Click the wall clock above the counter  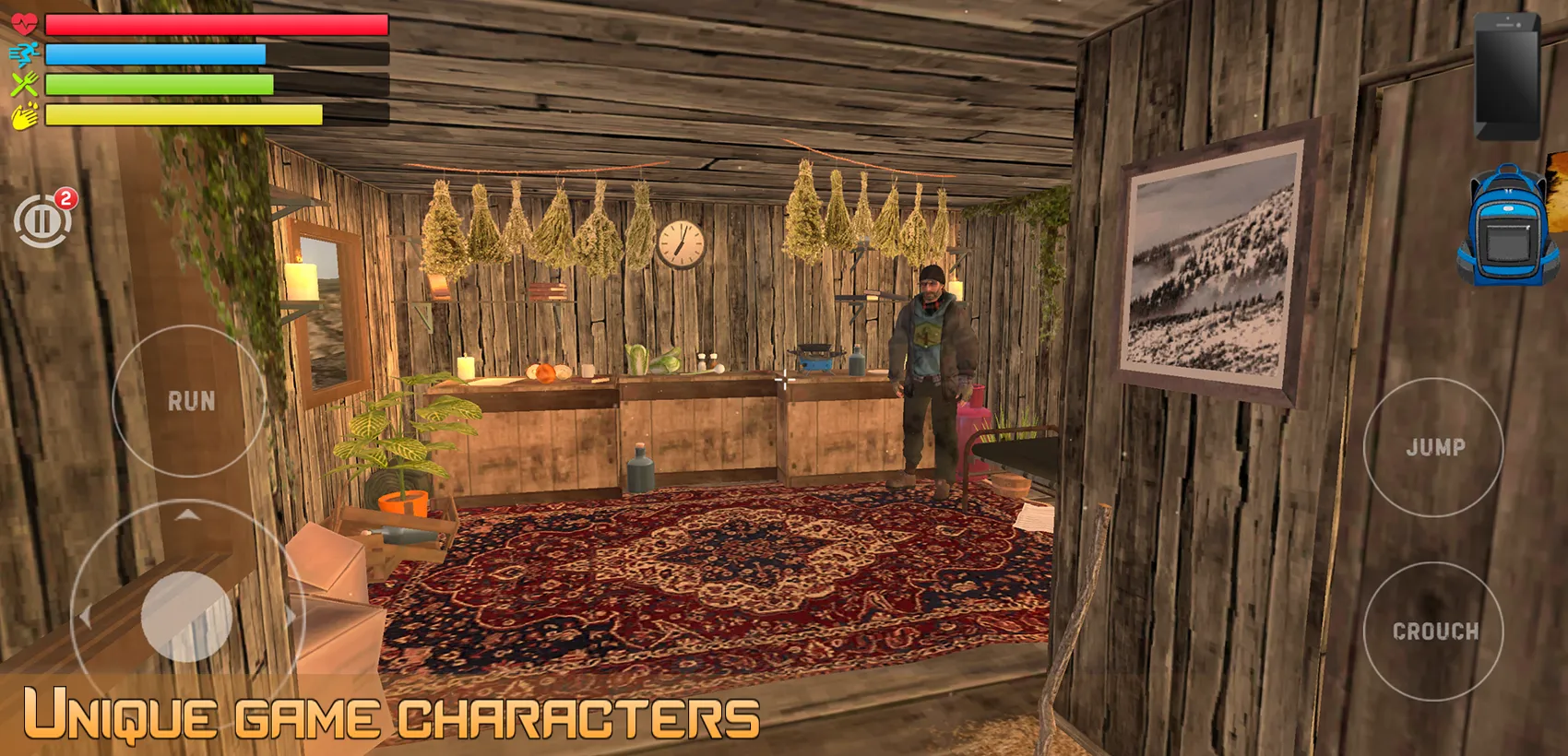click(680, 245)
